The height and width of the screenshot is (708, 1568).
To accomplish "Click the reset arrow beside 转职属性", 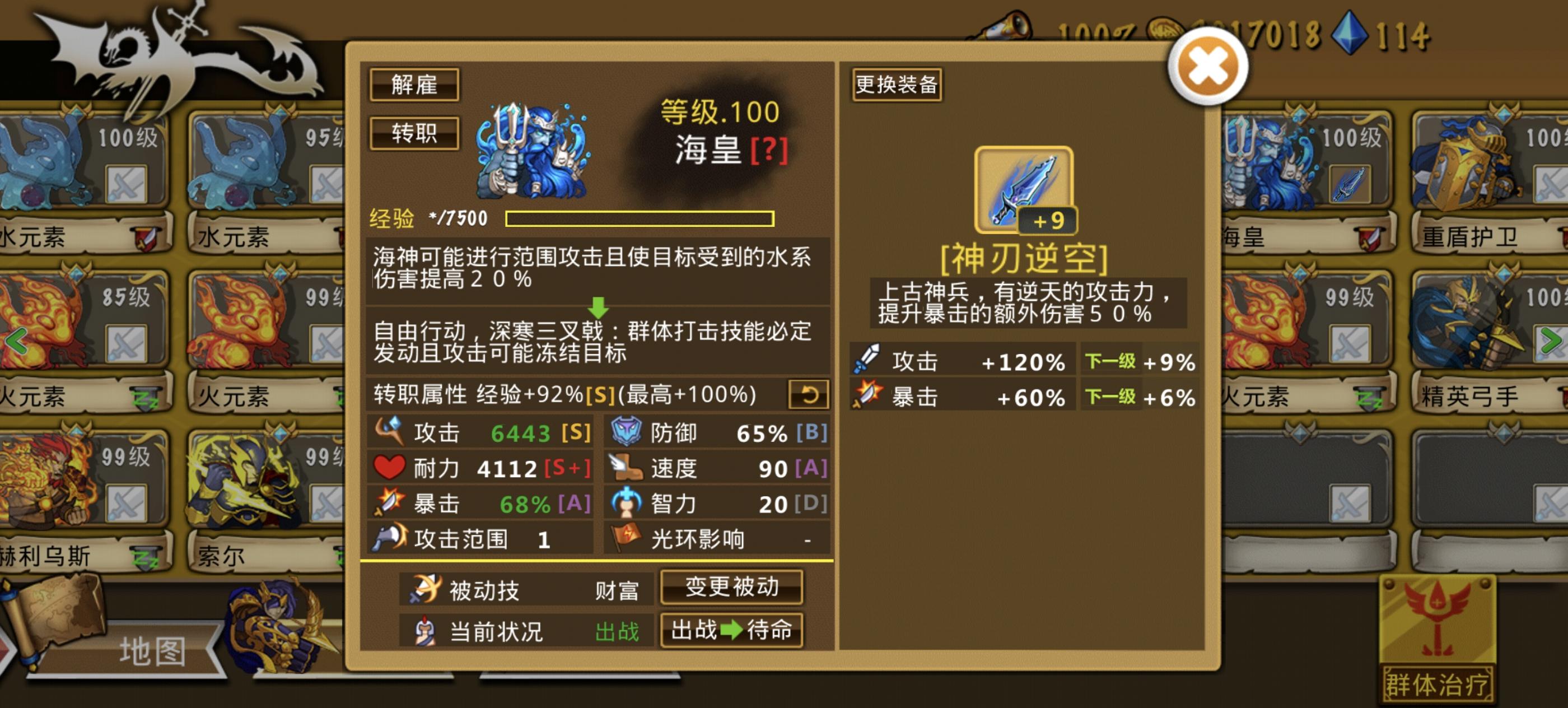I will [x=810, y=394].
